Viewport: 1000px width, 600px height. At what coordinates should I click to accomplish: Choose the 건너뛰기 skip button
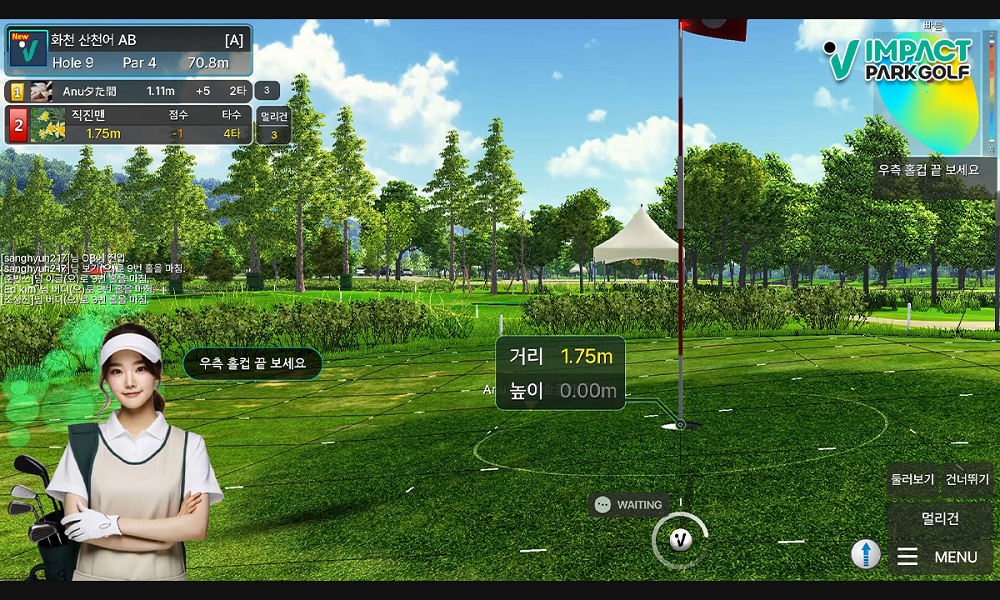pyautogui.click(x=968, y=480)
